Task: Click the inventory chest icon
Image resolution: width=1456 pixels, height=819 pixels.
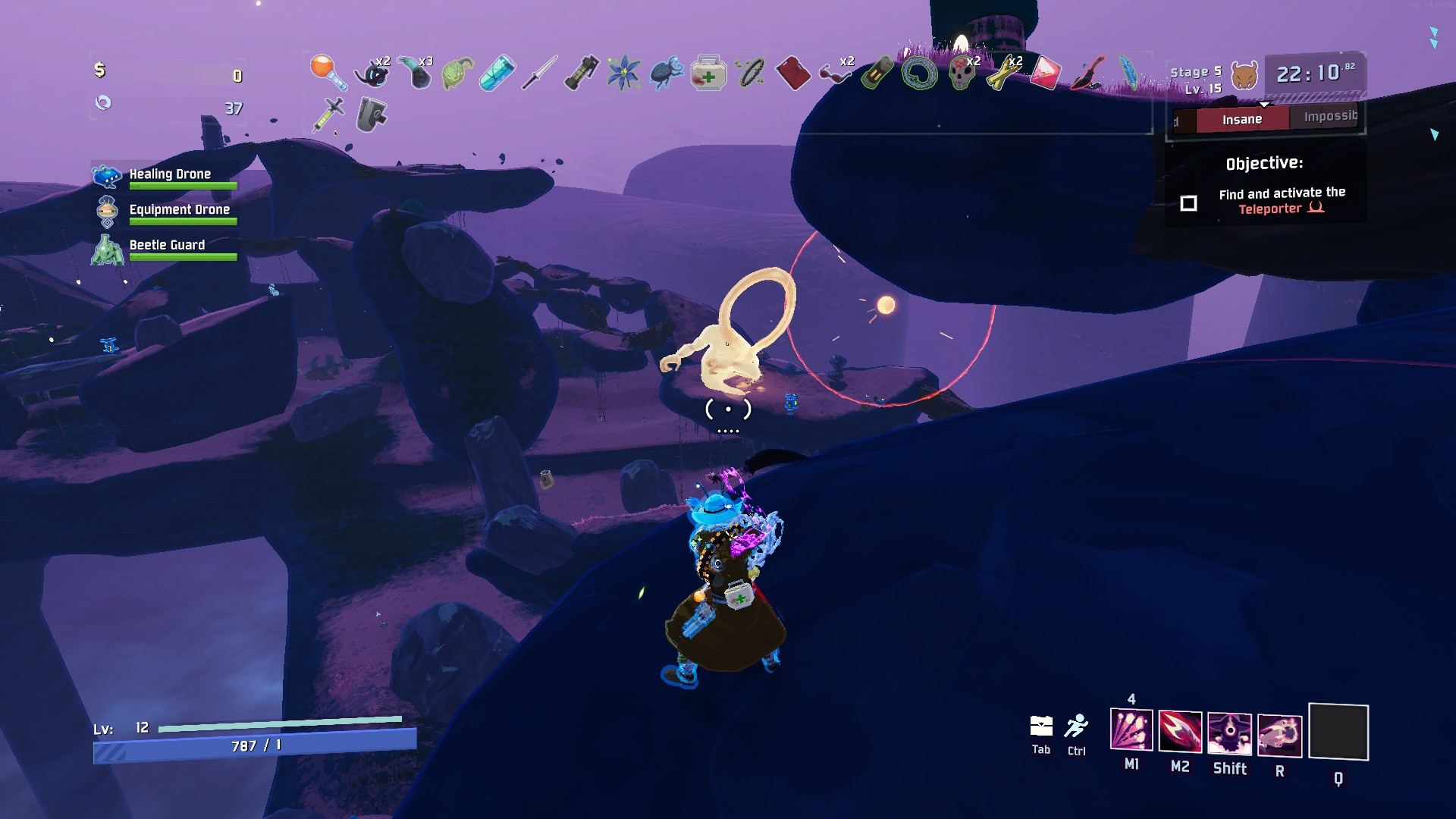Action: coord(1041,726)
